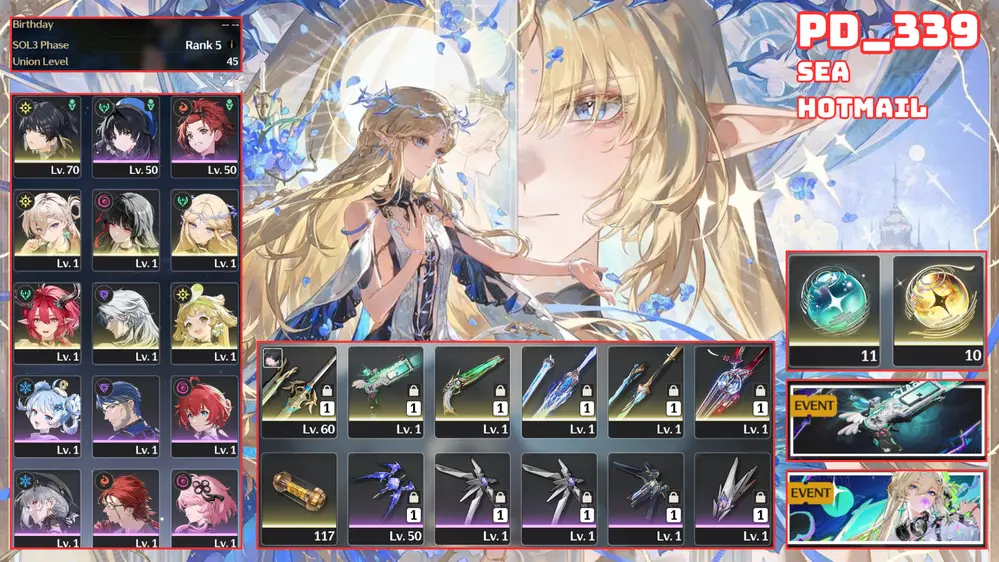Viewport: 999px width, 562px height.
Task: Select the crimson red weapon slot
Action: click(x=732, y=392)
